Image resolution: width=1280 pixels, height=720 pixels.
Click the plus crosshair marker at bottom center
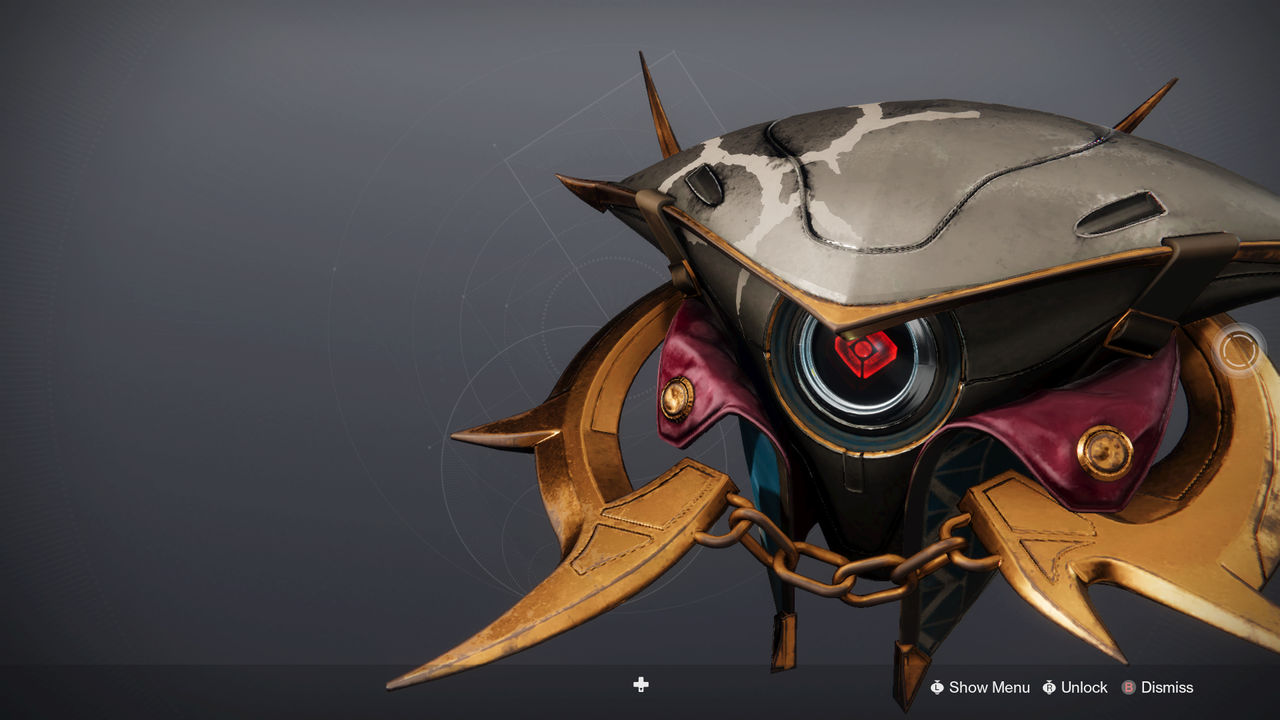coord(640,686)
